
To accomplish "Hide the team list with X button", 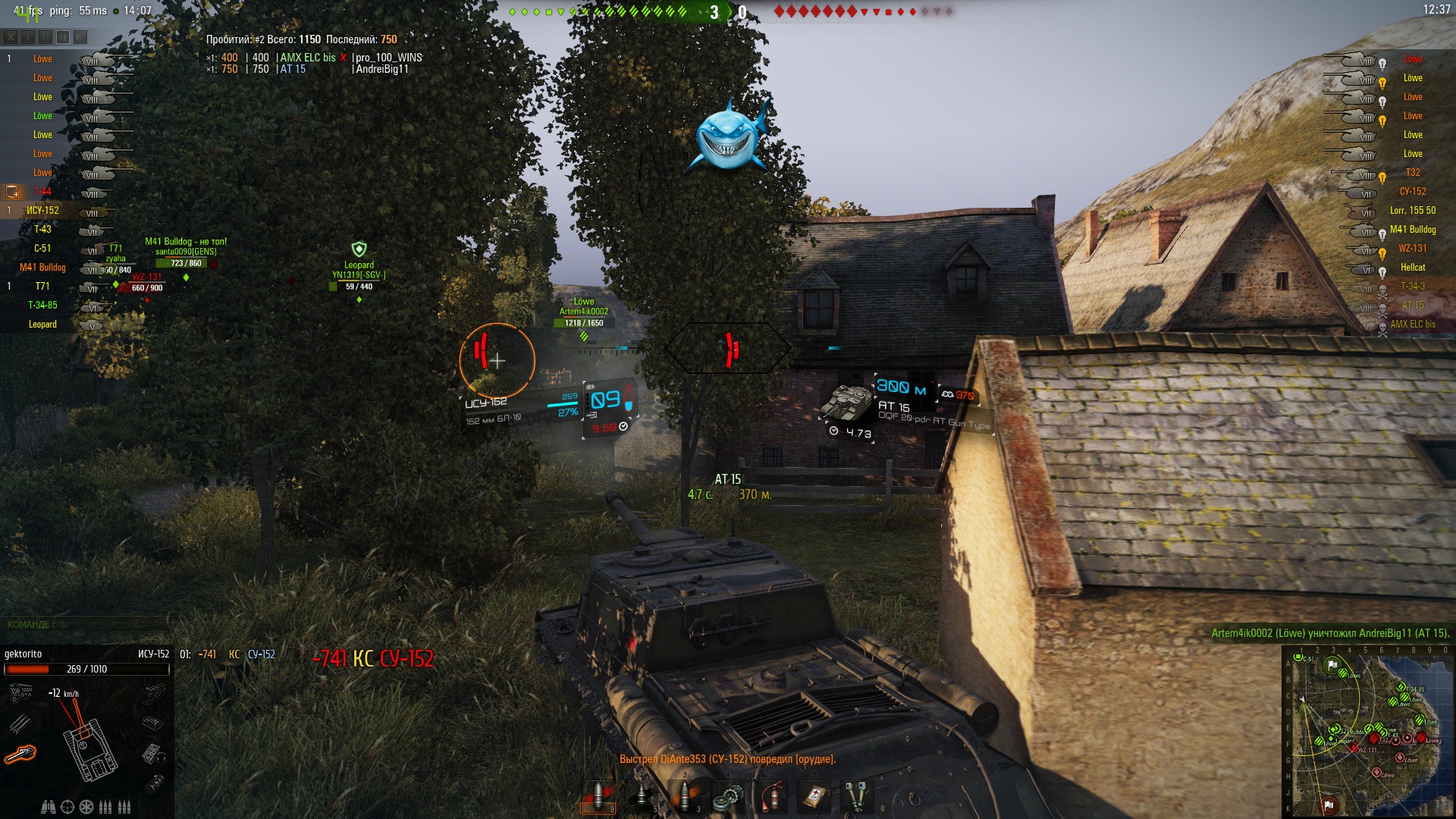I will [11, 36].
